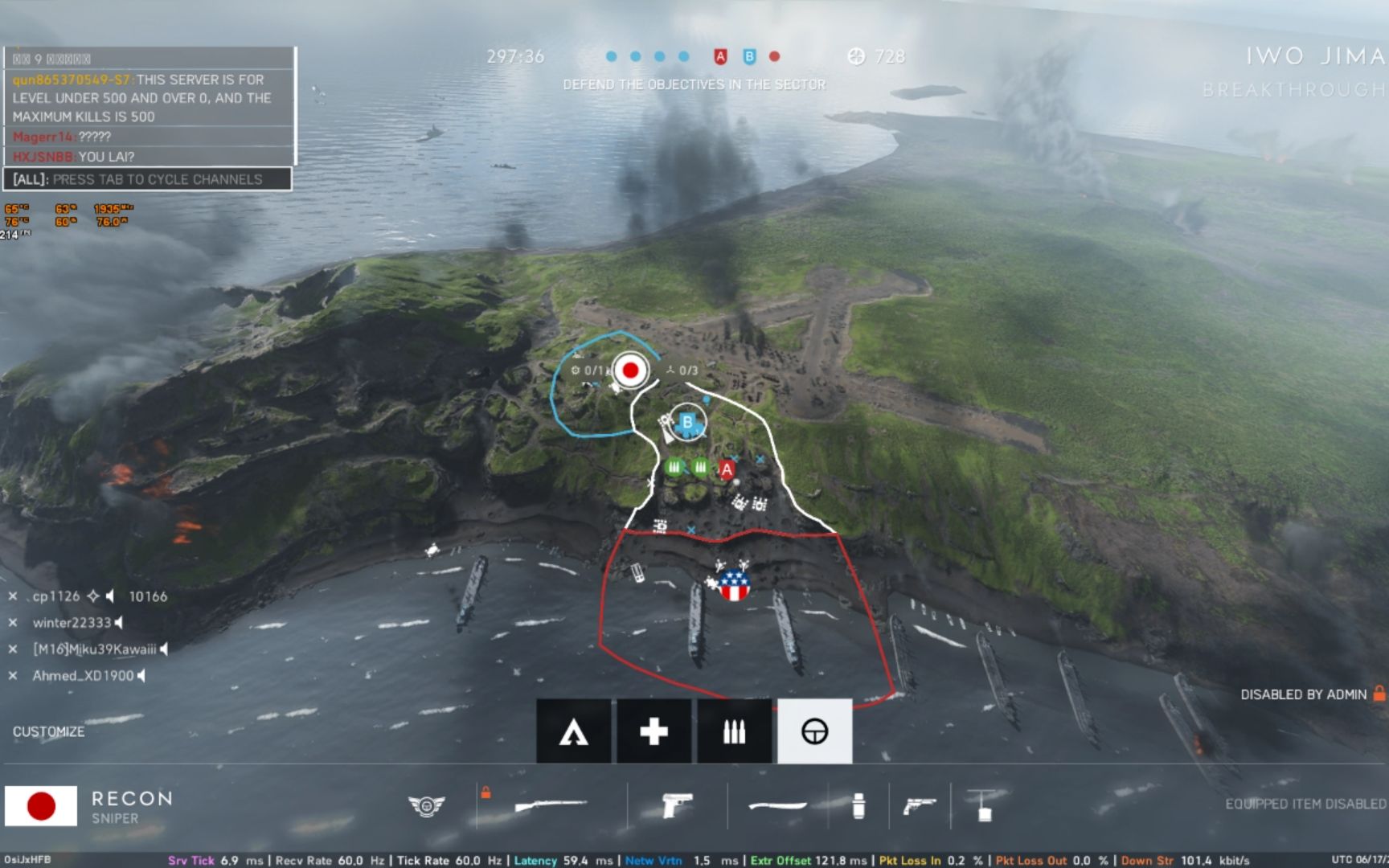This screenshot has width=1389, height=868.
Task: Select the machete melee weapon slot
Action: (x=776, y=805)
